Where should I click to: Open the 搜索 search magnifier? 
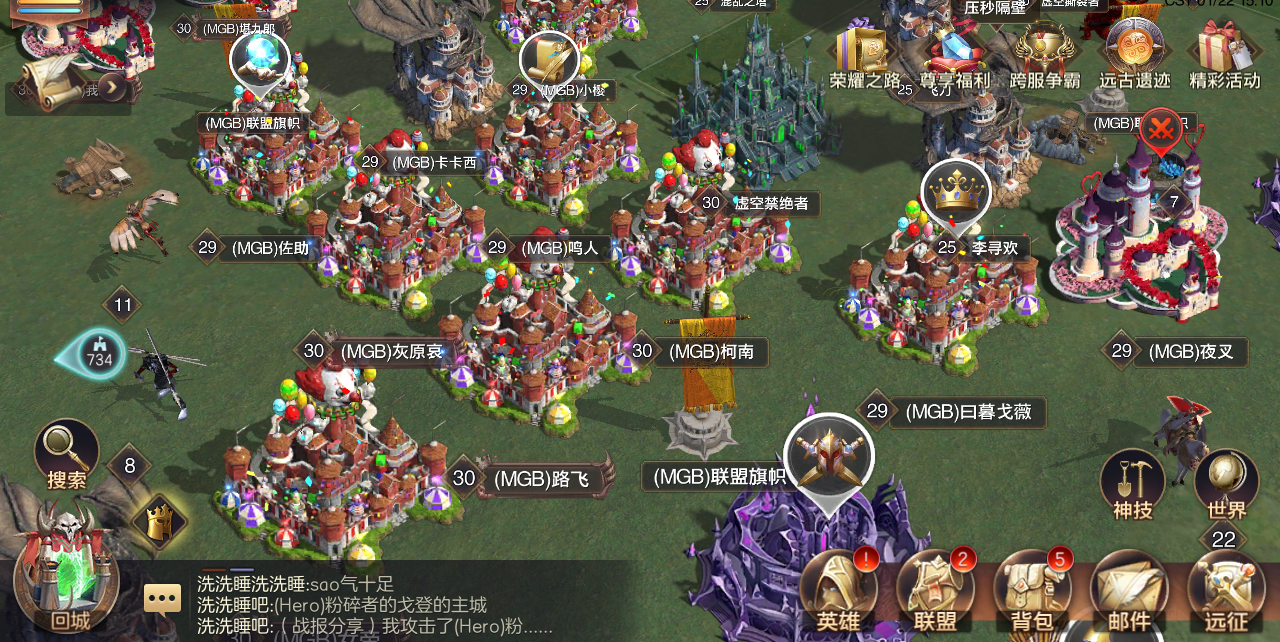(67, 453)
